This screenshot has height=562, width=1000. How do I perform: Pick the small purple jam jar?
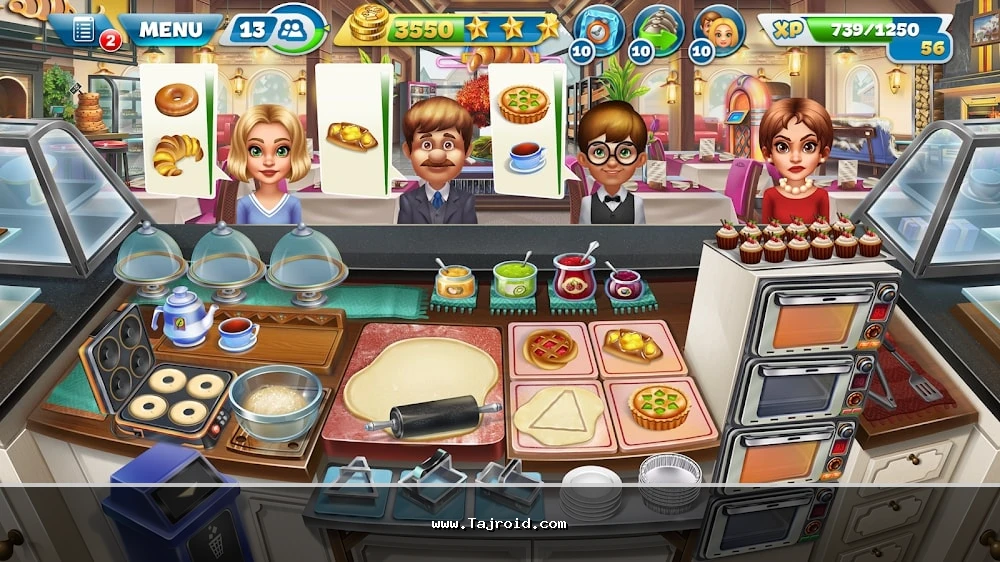pos(626,285)
